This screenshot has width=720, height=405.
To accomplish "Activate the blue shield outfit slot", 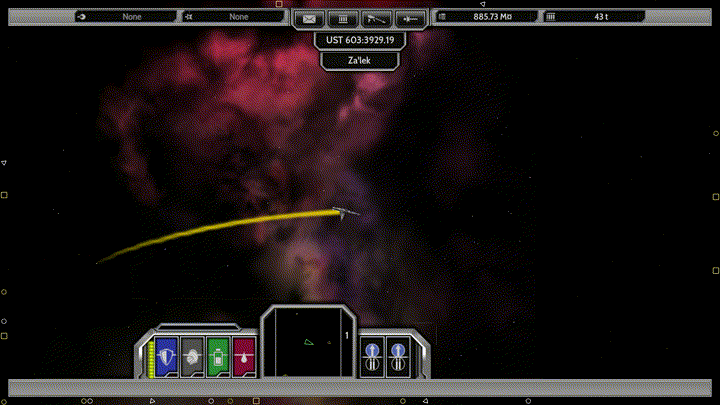I will 166,356.
